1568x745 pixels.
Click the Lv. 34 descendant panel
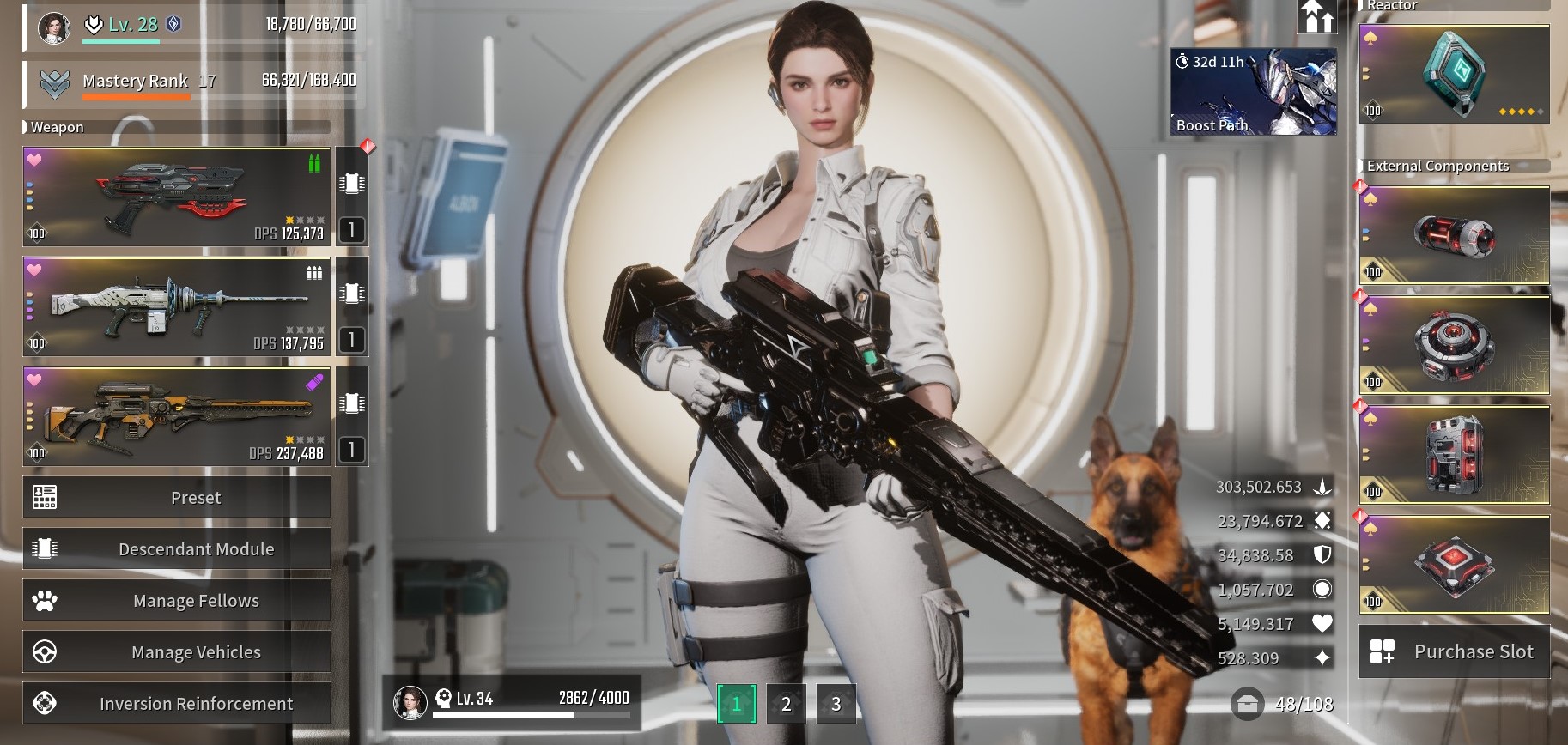(x=512, y=701)
